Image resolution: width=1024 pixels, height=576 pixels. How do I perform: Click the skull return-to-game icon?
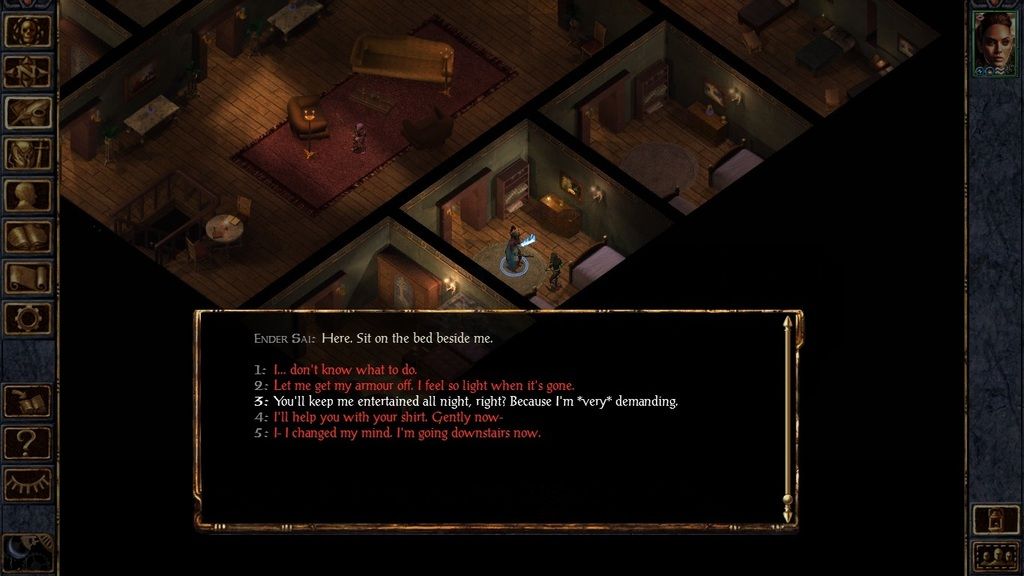pyautogui.click(x=28, y=30)
